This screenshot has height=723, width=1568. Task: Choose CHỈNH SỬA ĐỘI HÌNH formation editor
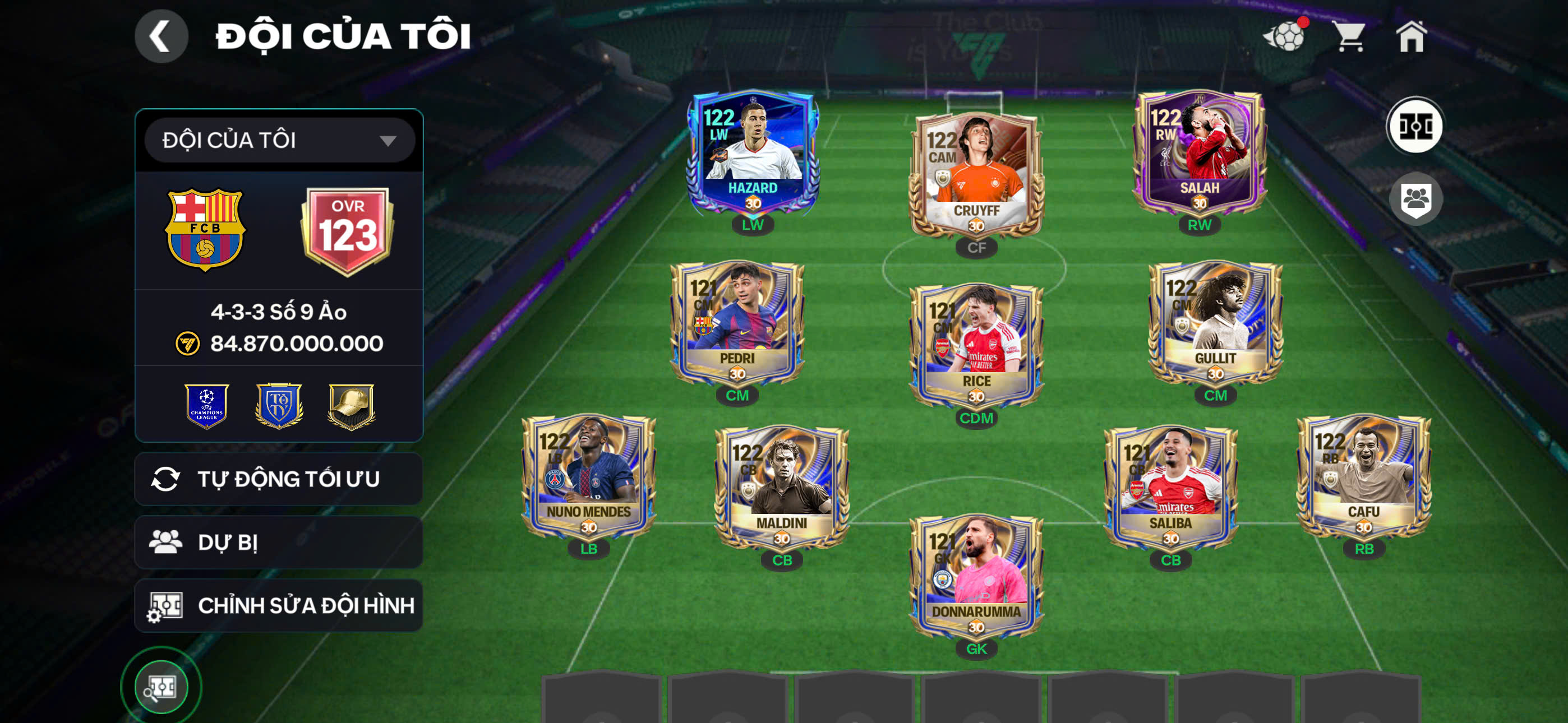click(279, 605)
